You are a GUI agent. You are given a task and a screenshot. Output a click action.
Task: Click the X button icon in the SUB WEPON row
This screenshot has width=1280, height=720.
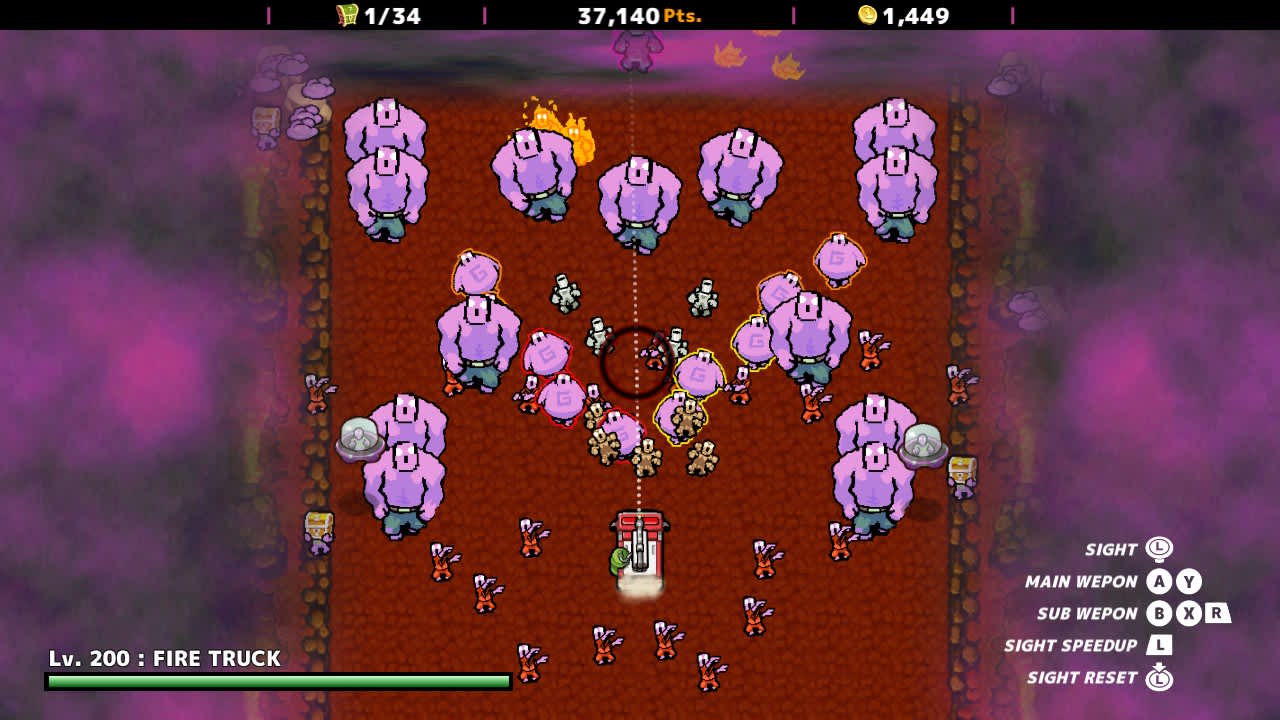[1189, 613]
